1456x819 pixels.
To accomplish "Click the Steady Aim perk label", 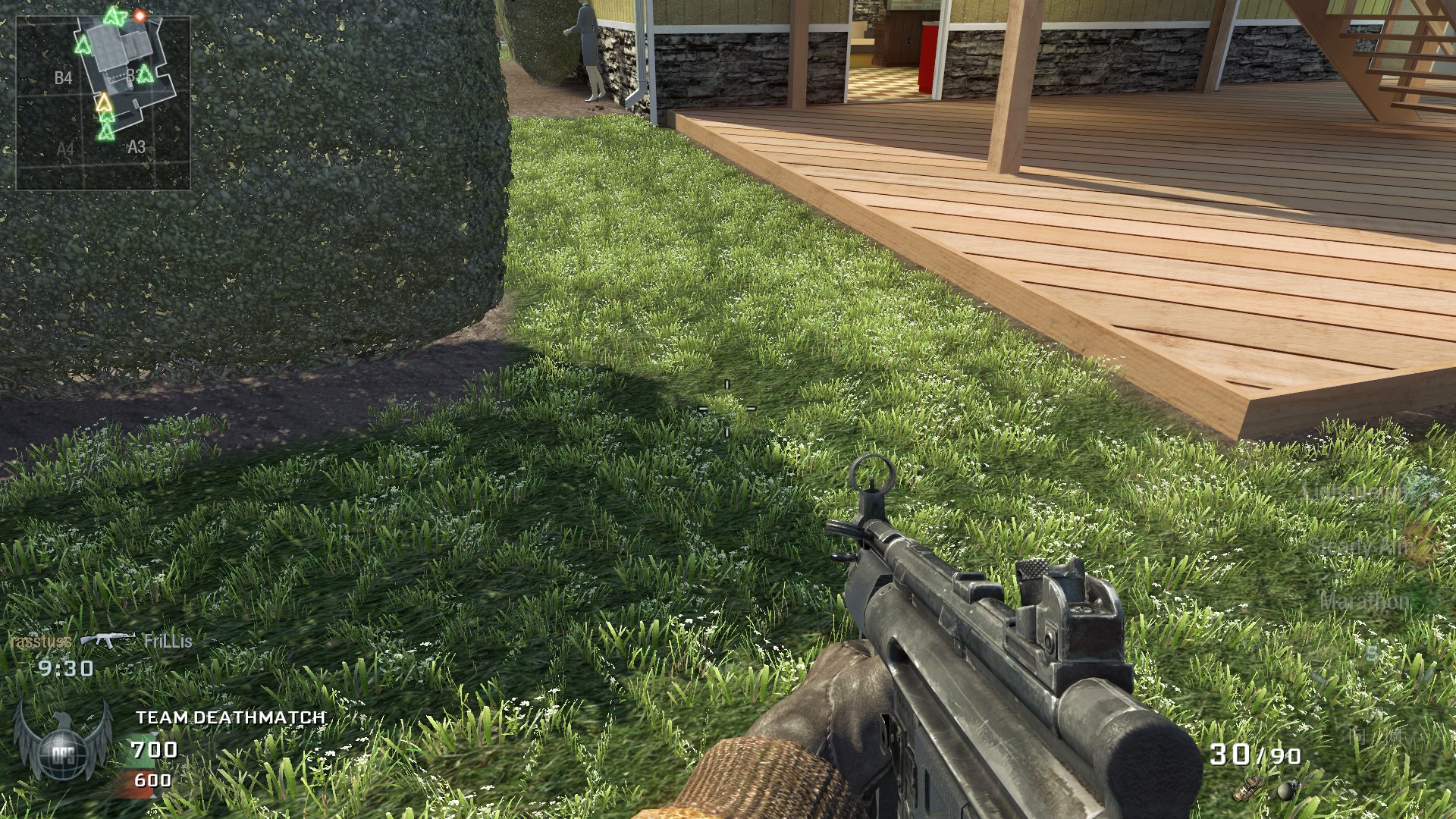I will click(x=1360, y=546).
